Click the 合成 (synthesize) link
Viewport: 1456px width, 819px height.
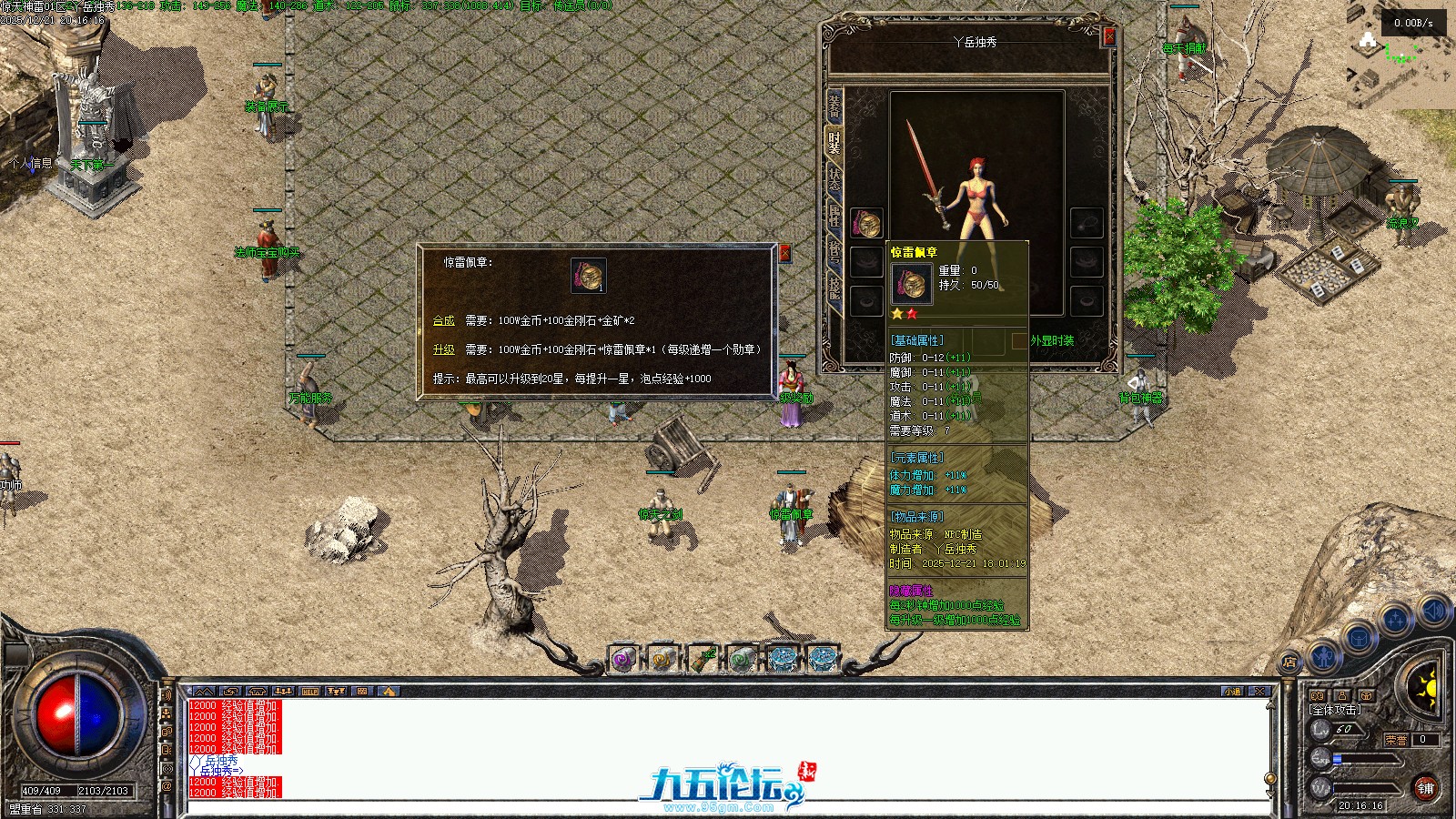pyautogui.click(x=443, y=321)
